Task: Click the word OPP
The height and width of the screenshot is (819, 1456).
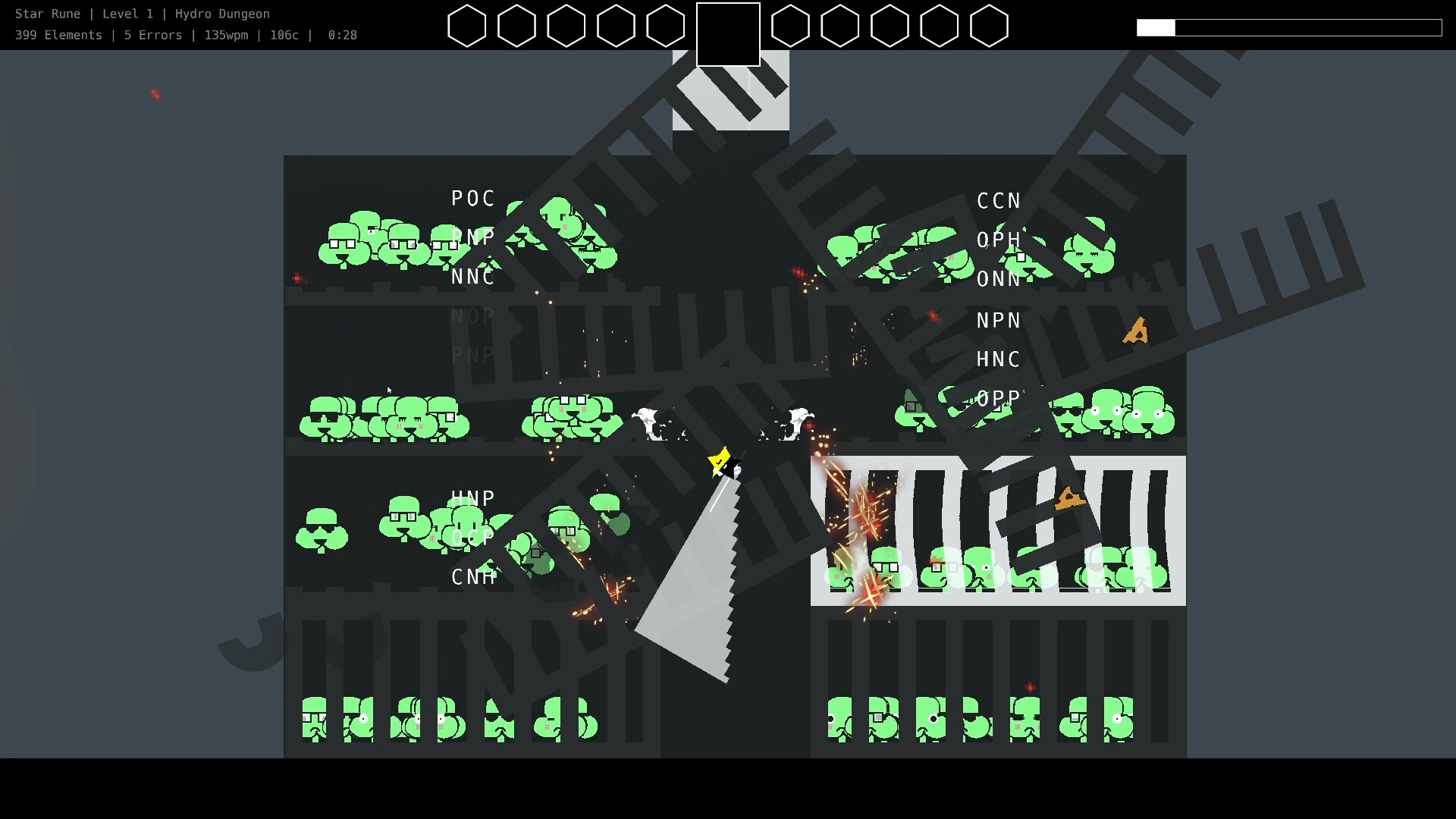Action: (x=998, y=398)
